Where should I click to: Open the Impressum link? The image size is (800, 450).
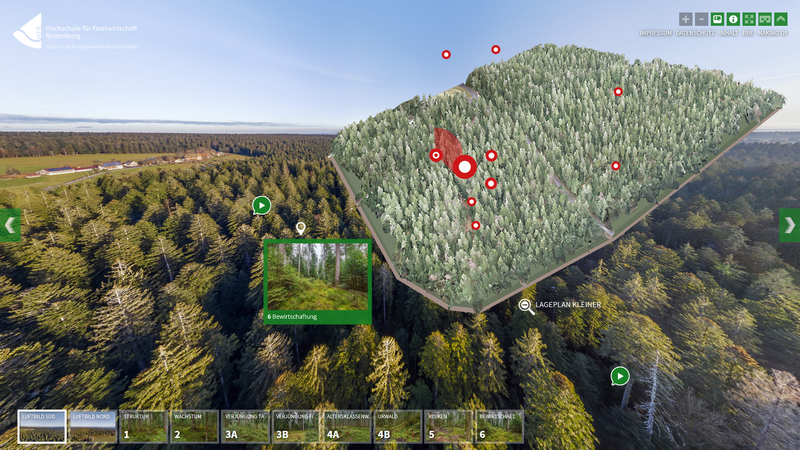point(655,33)
